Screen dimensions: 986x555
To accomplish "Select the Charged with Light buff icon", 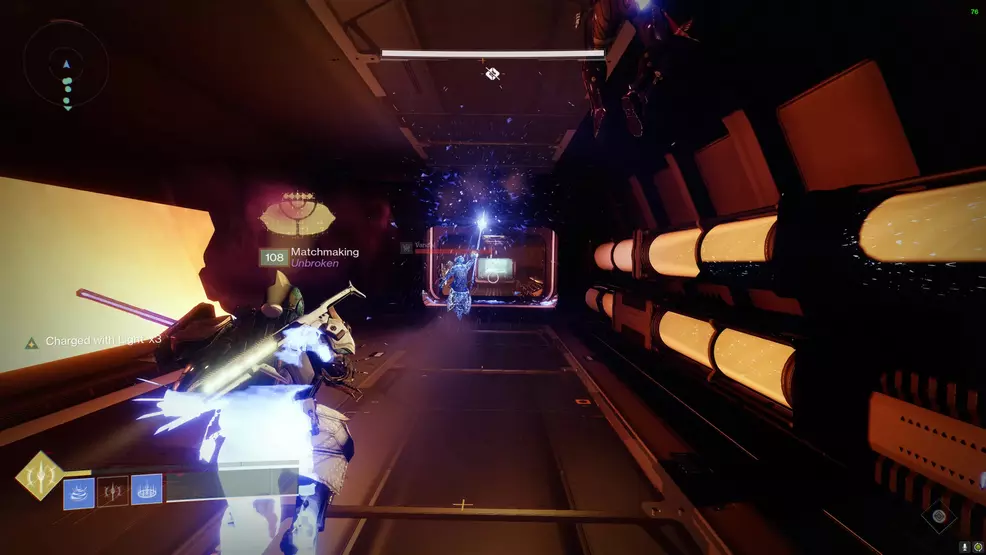I will 32,342.
